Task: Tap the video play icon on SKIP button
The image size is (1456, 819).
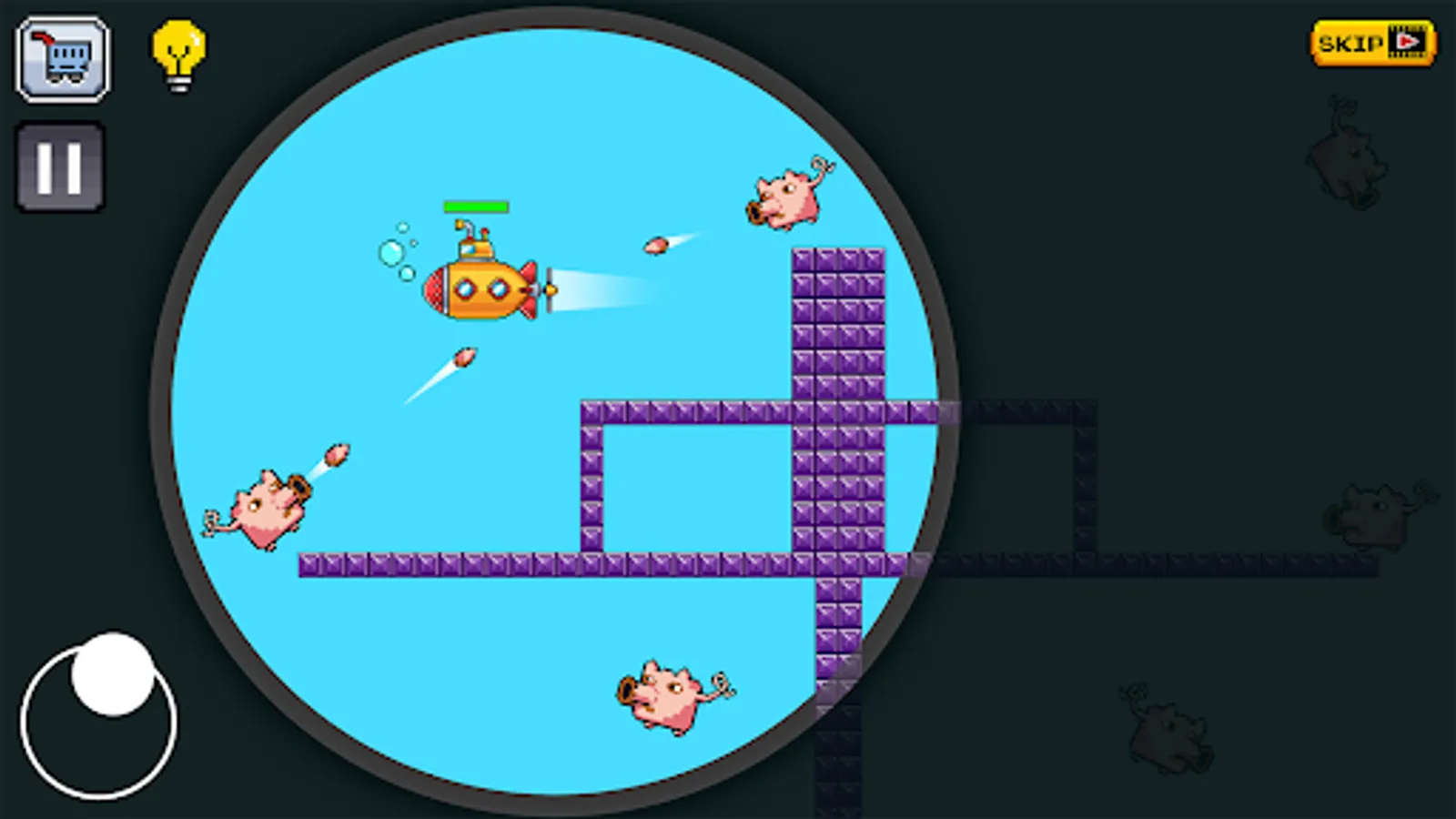Action: pos(1406,41)
